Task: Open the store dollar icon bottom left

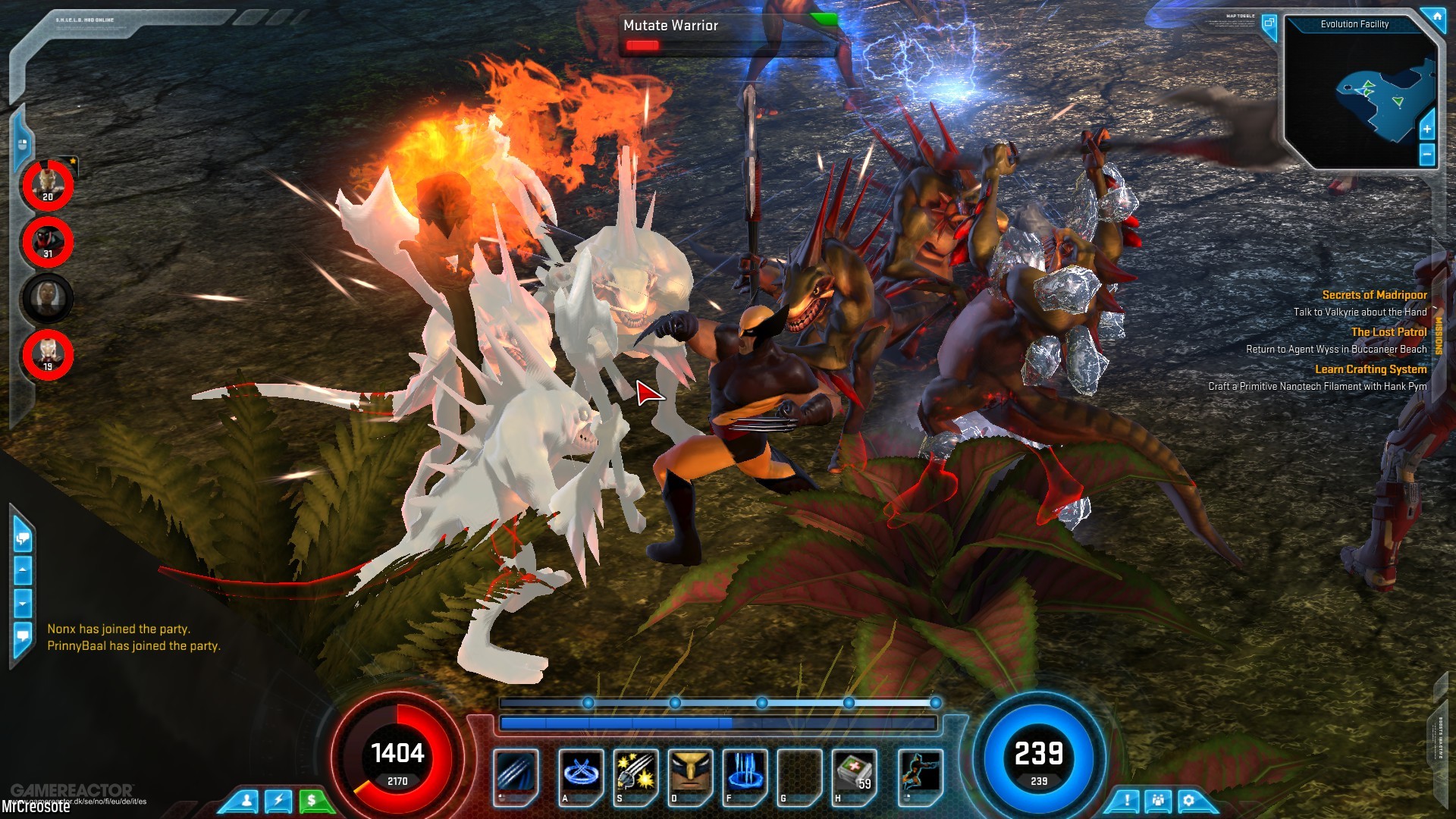Action: [x=311, y=799]
